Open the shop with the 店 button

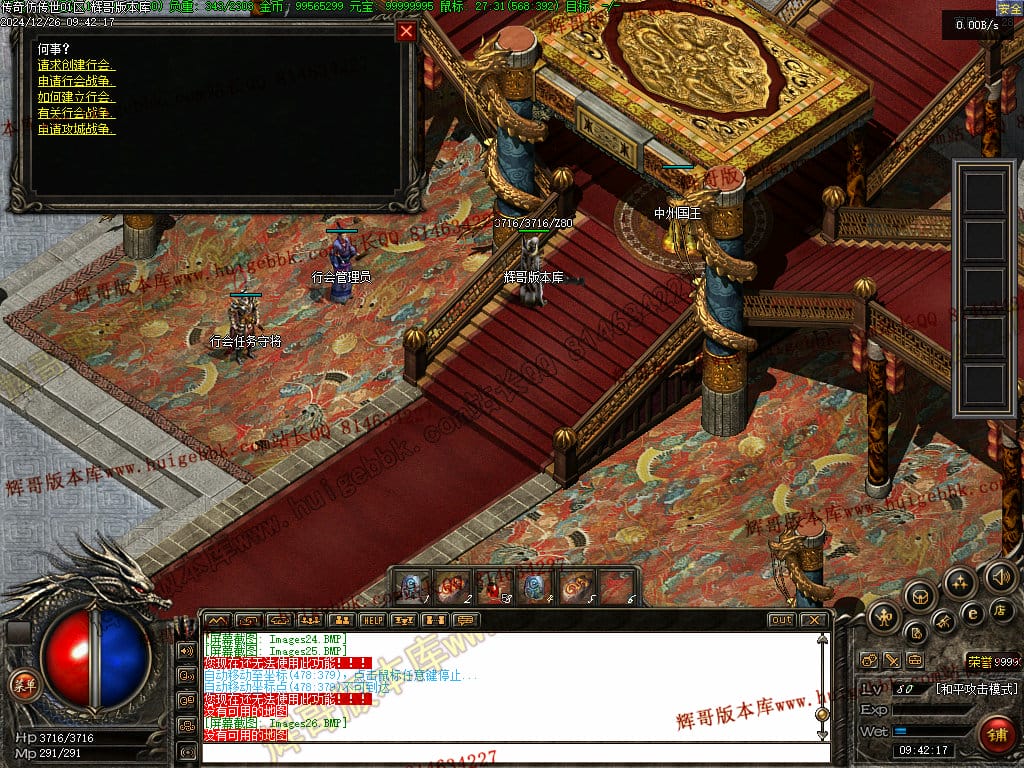click(x=999, y=609)
